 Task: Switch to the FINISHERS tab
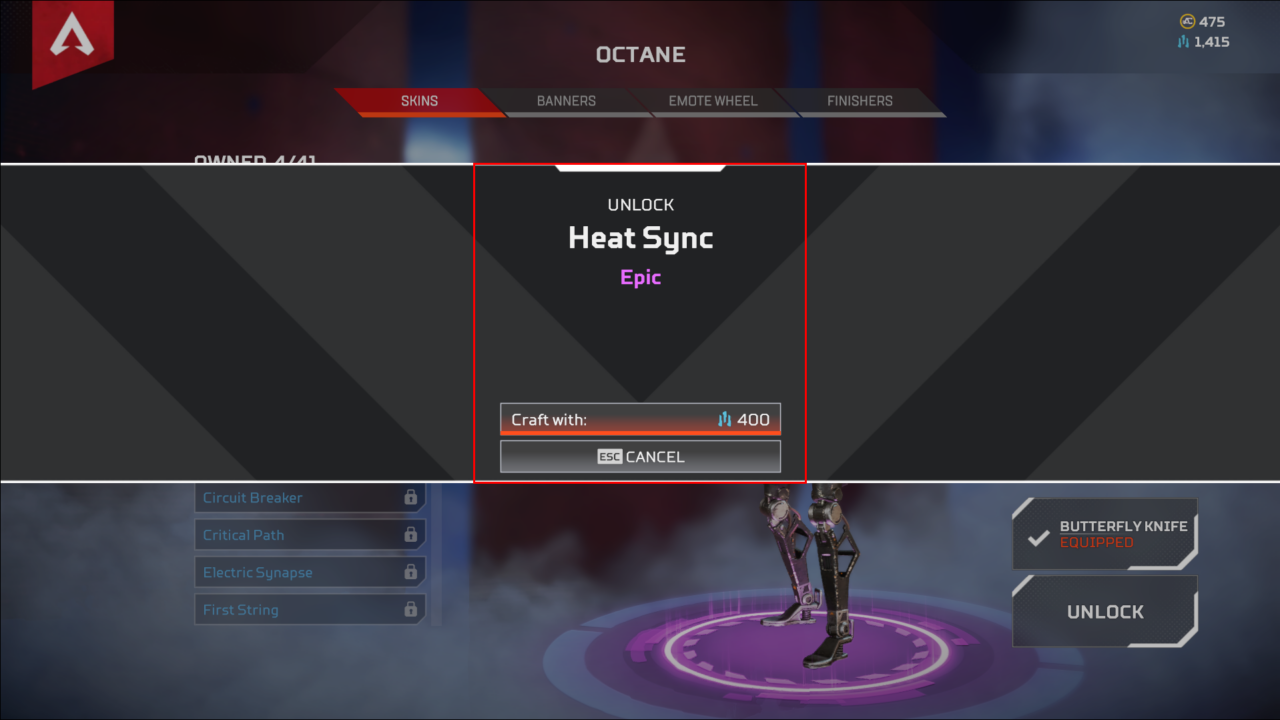coord(859,101)
